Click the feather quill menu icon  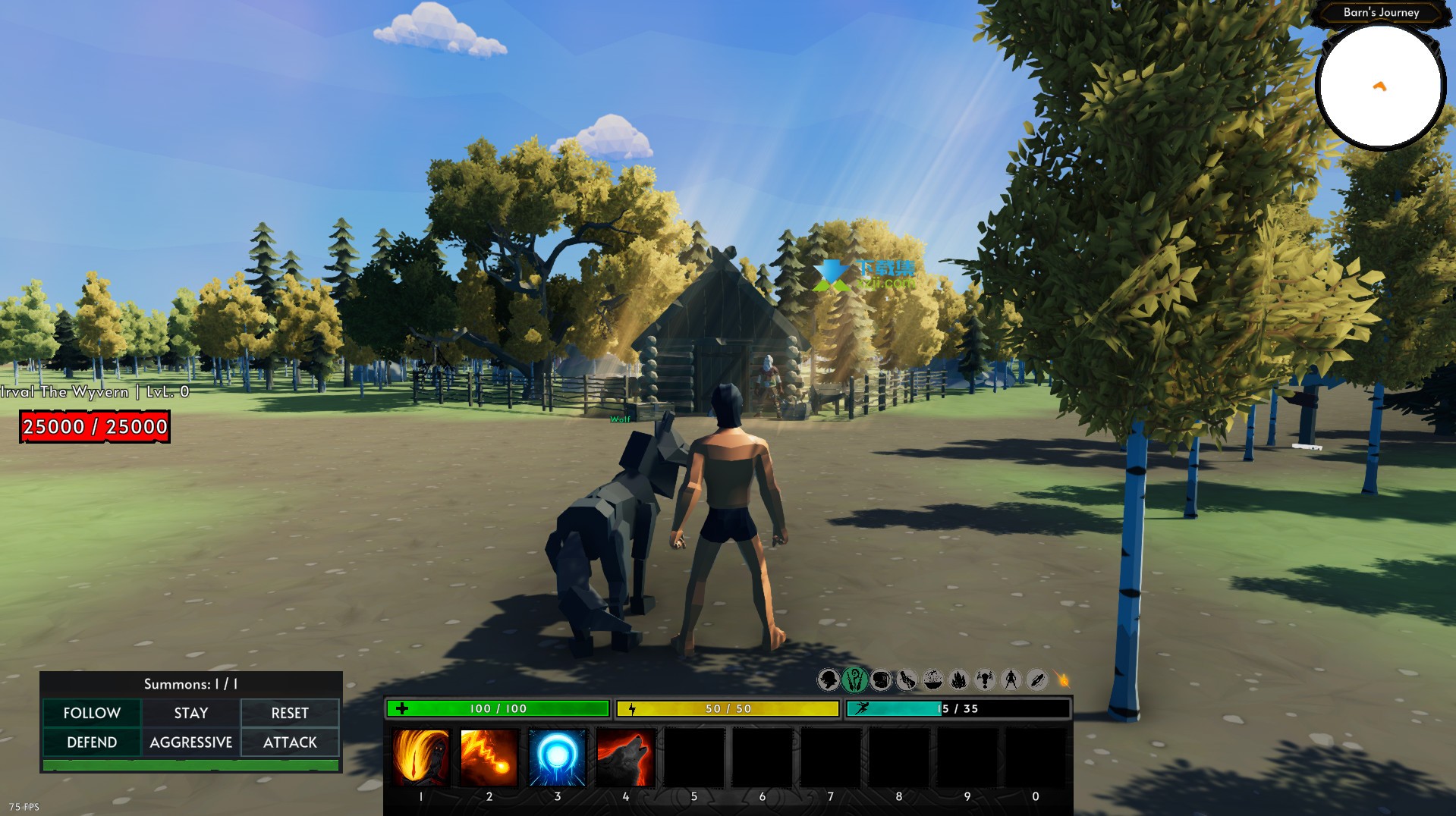1037,679
